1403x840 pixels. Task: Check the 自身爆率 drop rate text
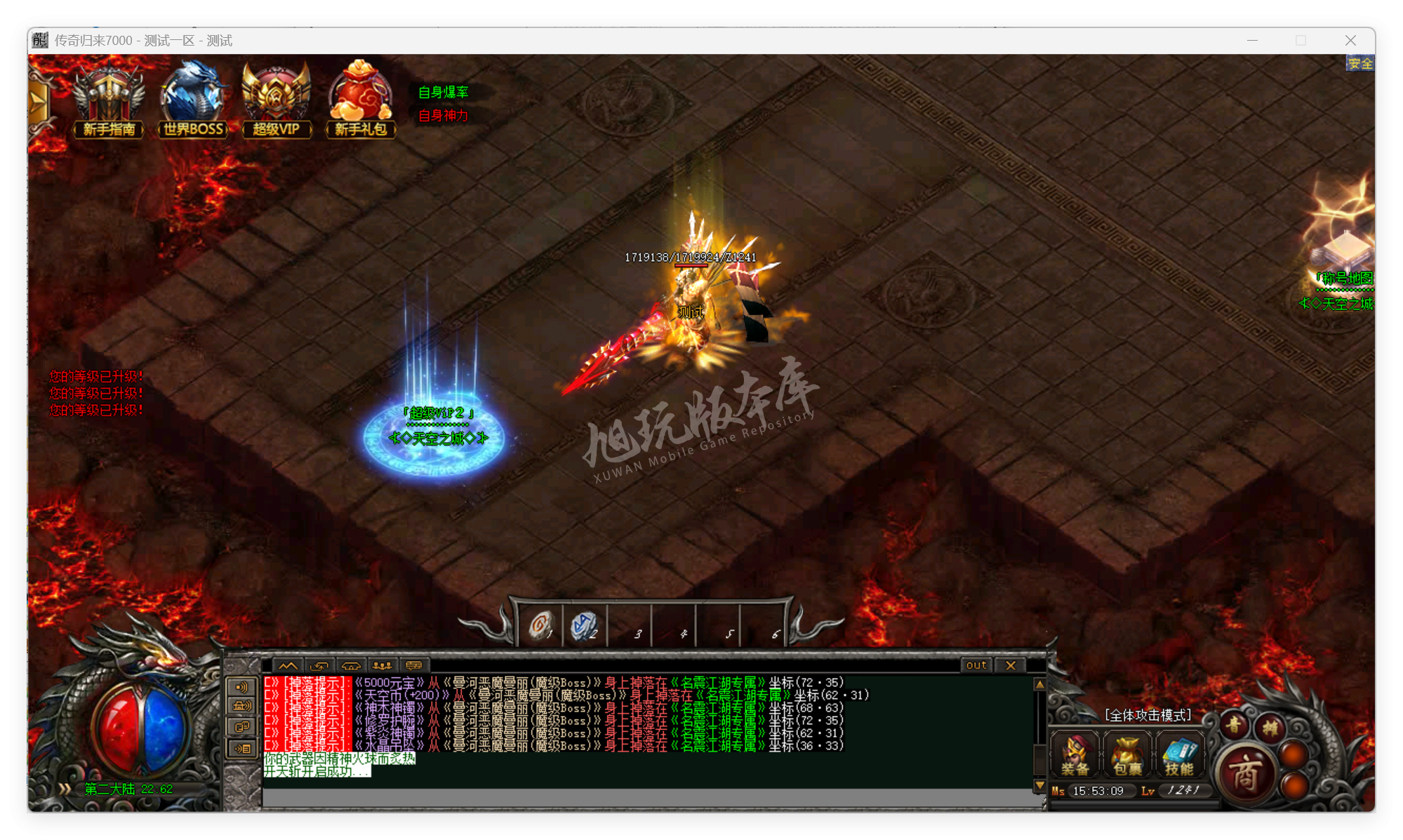[442, 91]
